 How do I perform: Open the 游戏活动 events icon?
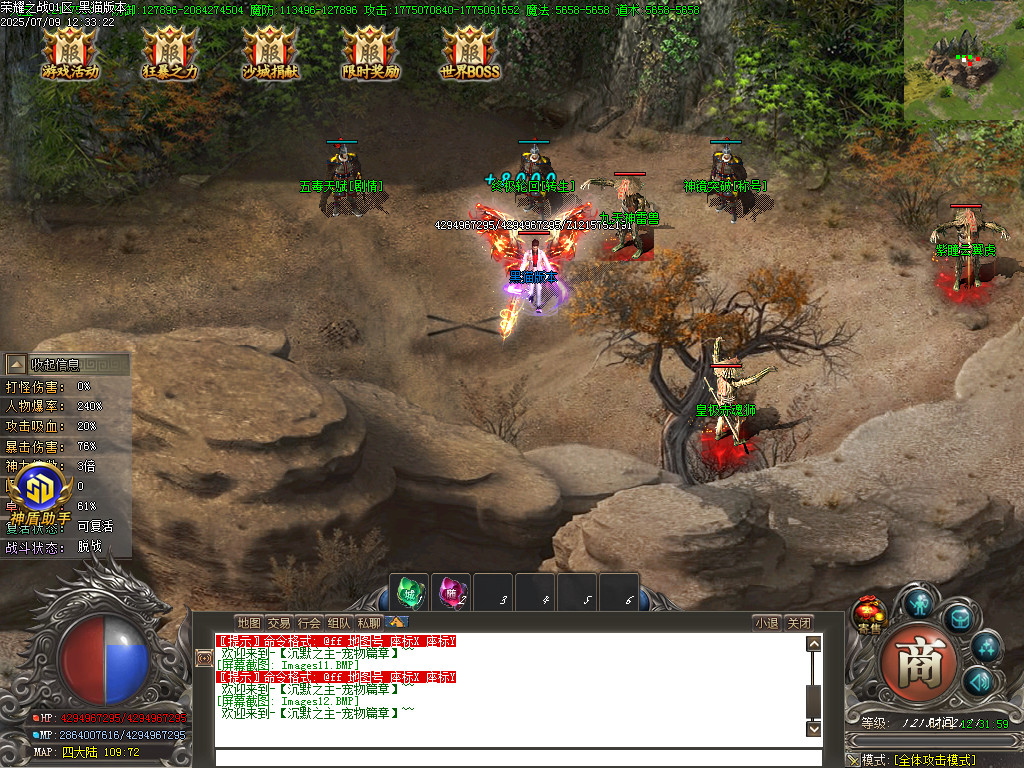70,52
